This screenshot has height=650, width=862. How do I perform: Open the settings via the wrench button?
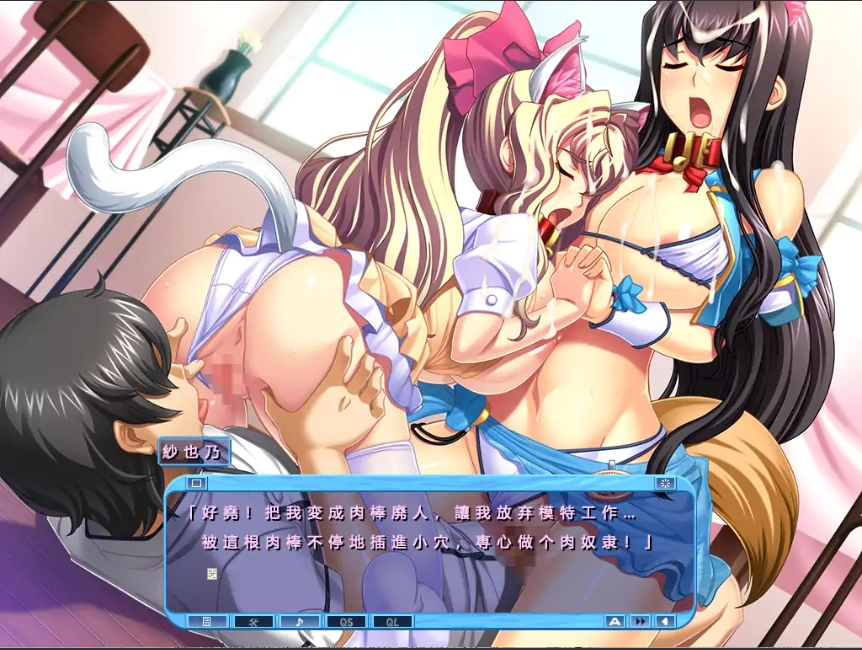point(253,621)
